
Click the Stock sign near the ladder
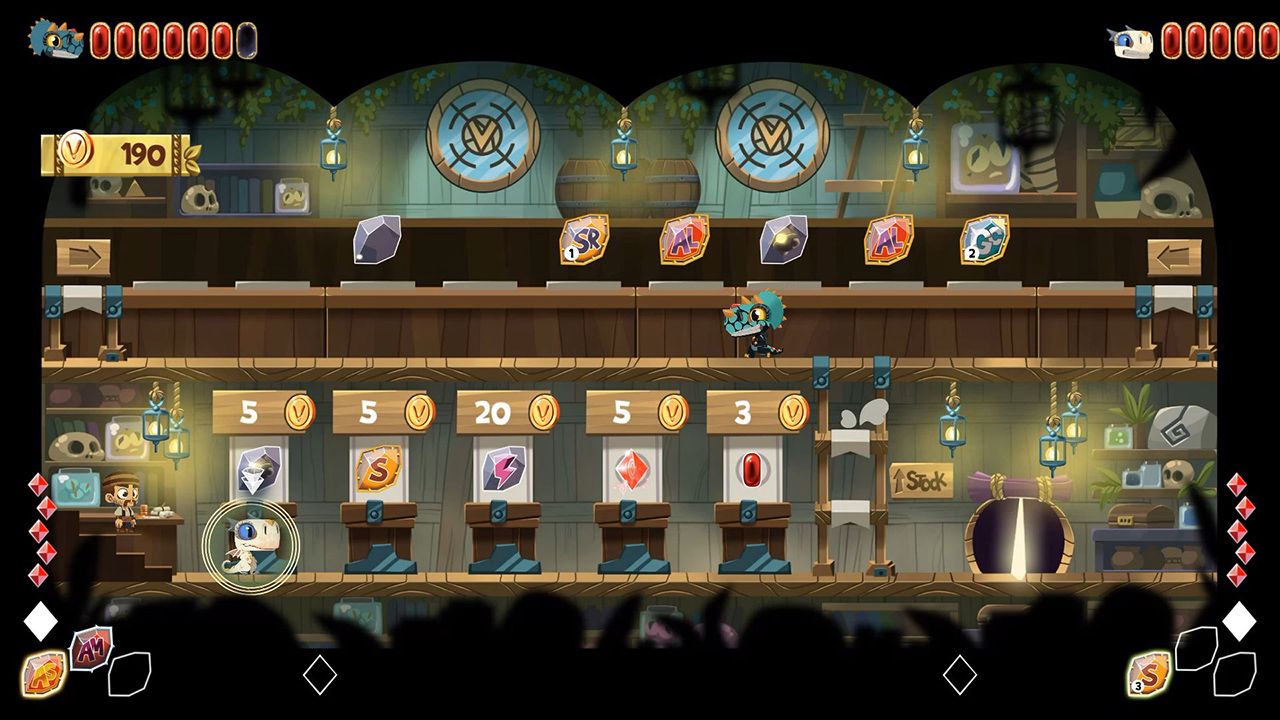(921, 481)
